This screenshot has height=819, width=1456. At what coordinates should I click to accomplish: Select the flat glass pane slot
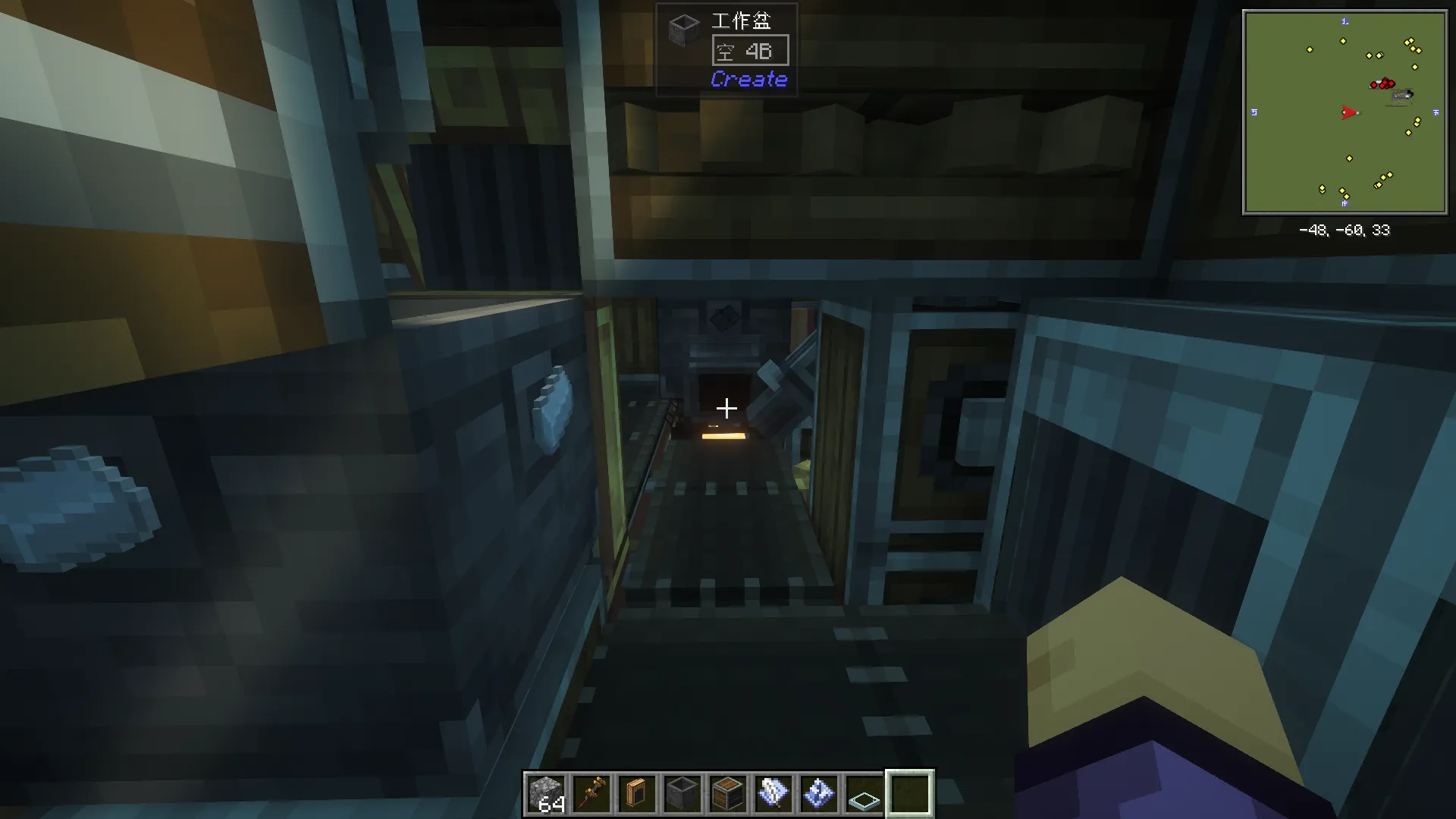[864, 793]
